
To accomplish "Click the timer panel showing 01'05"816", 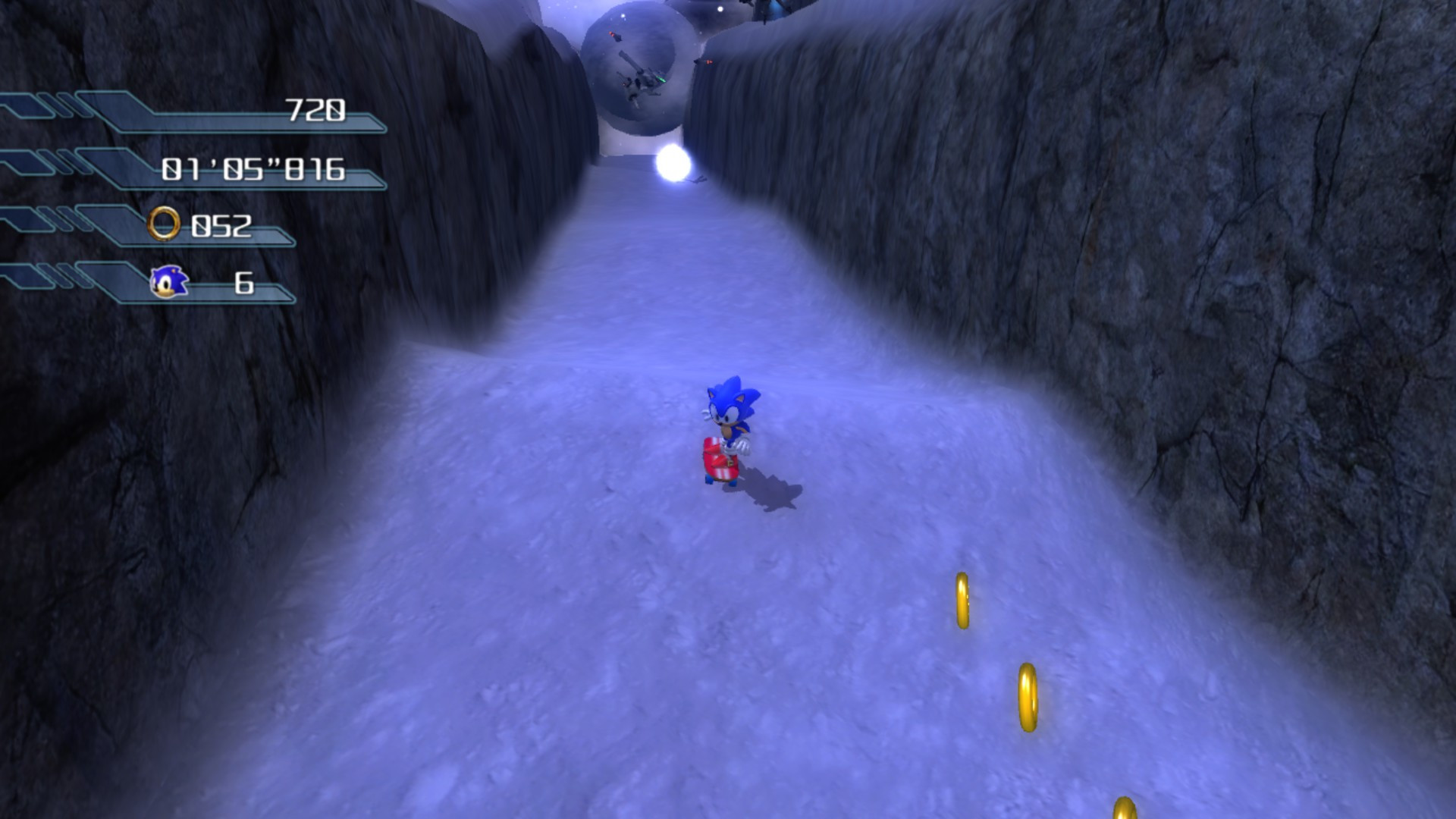I will coord(253,170).
